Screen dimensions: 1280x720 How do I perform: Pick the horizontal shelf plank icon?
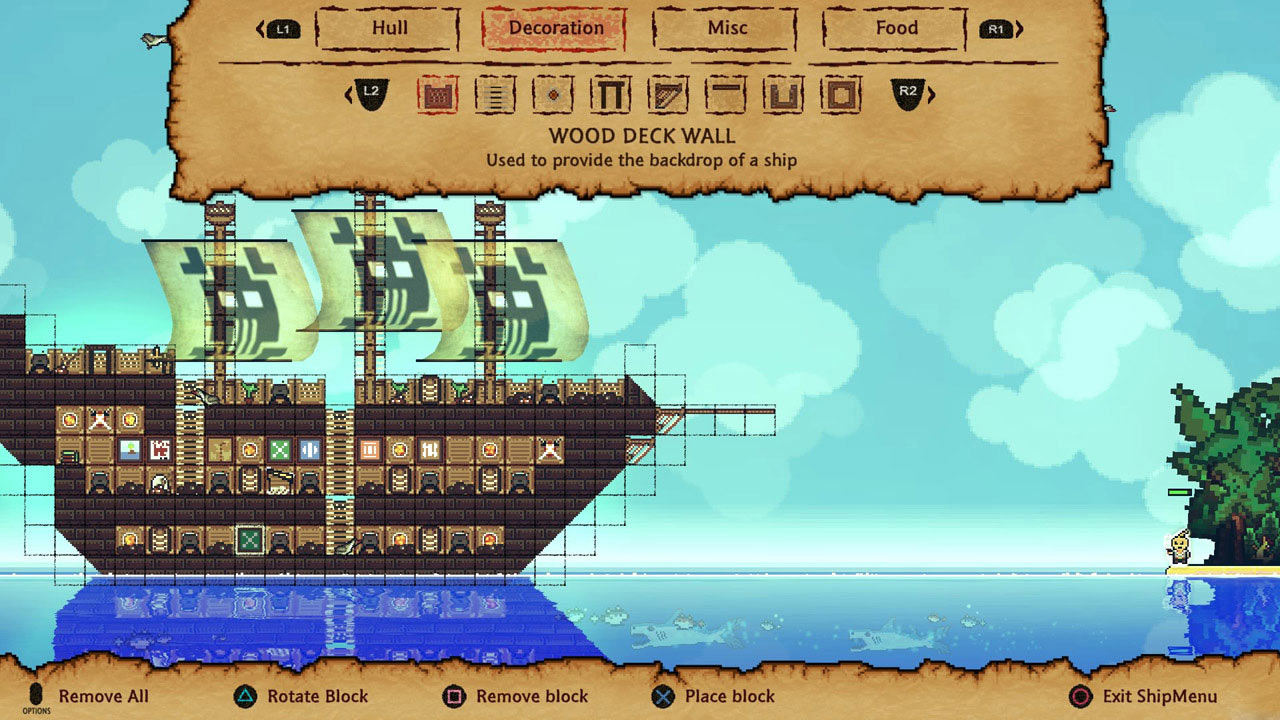pos(726,94)
